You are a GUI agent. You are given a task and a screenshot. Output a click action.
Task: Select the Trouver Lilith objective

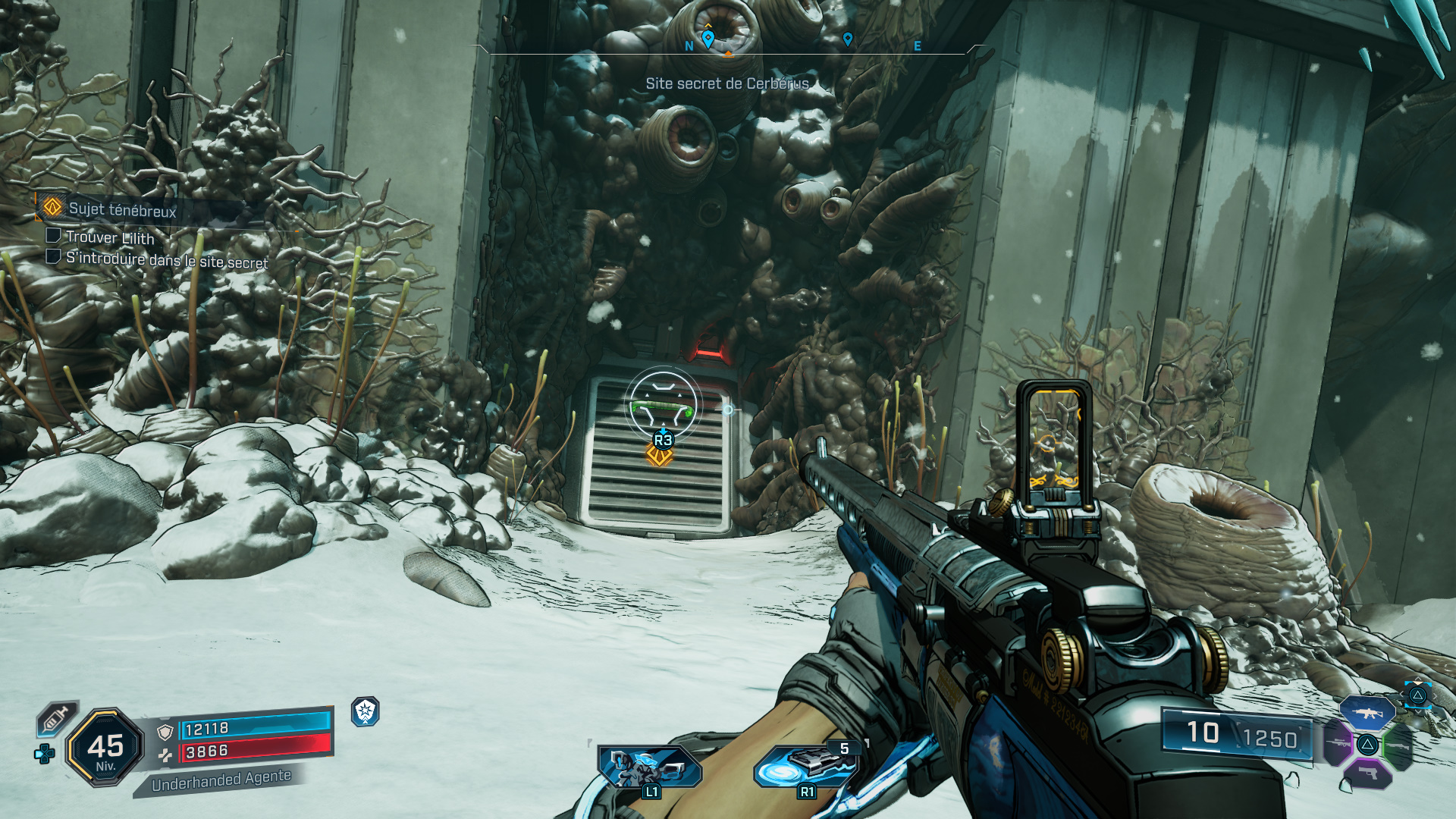110,237
